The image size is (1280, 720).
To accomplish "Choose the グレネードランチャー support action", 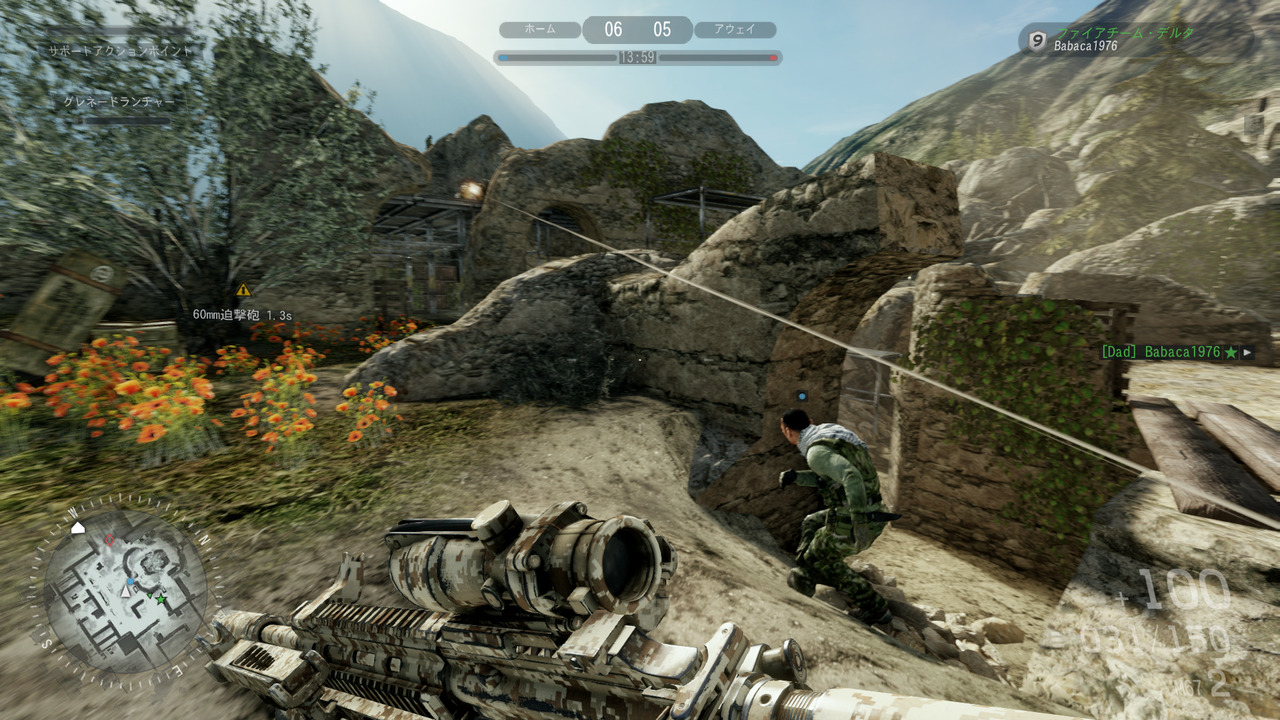I will pyautogui.click(x=119, y=102).
